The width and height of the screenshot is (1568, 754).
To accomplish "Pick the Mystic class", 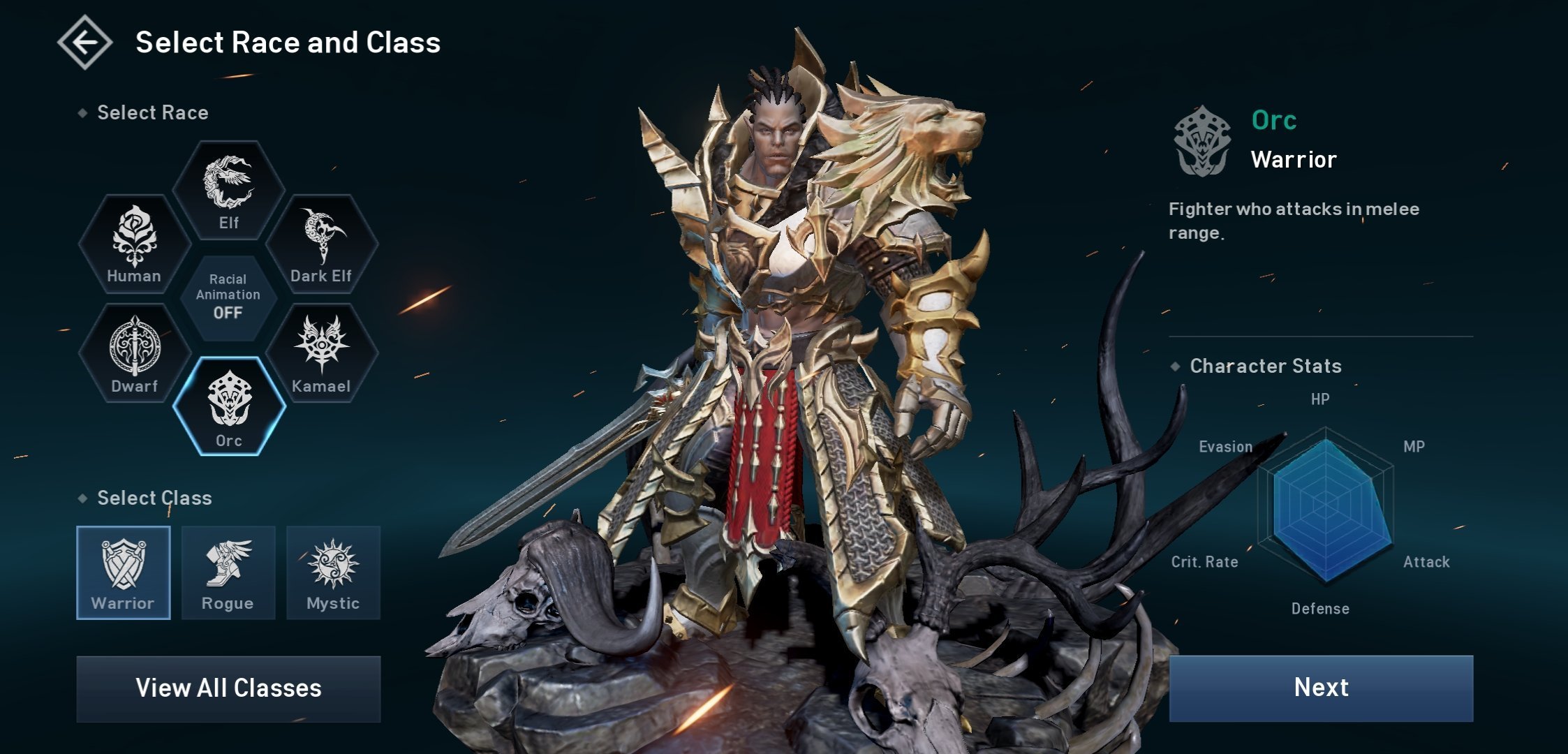I will click(x=333, y=572).
